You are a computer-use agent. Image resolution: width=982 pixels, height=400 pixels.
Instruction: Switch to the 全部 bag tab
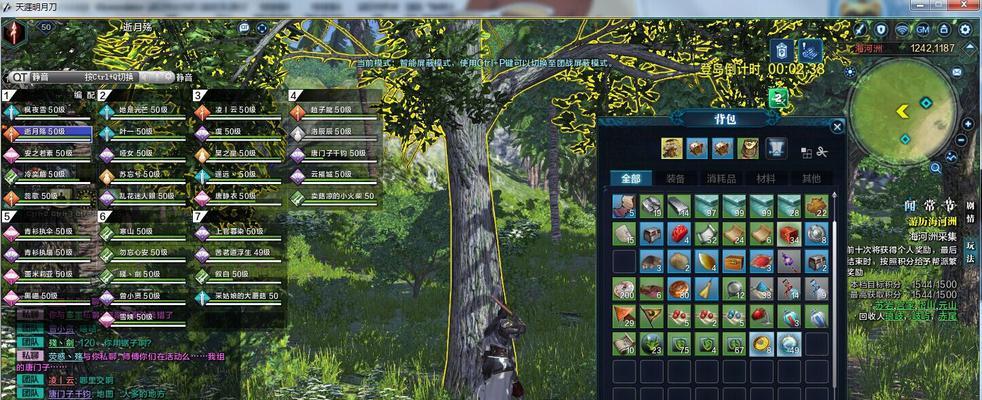(x=630, y=178)
